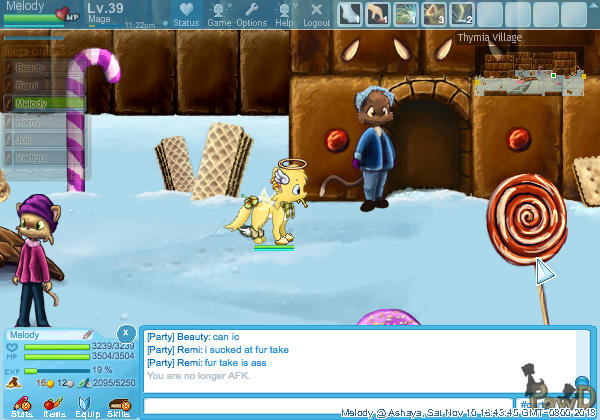
Task: Open the Skills window
Action: [x=118, y=406]
